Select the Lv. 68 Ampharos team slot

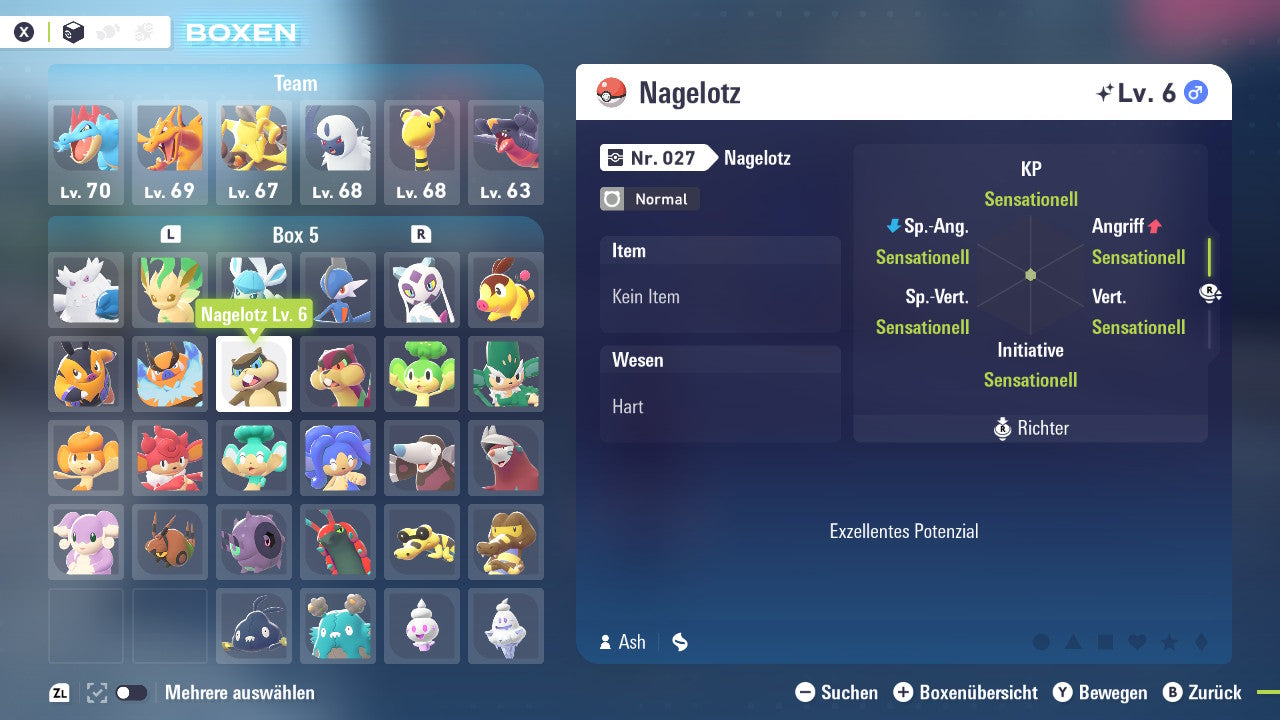tap(422, 152)
